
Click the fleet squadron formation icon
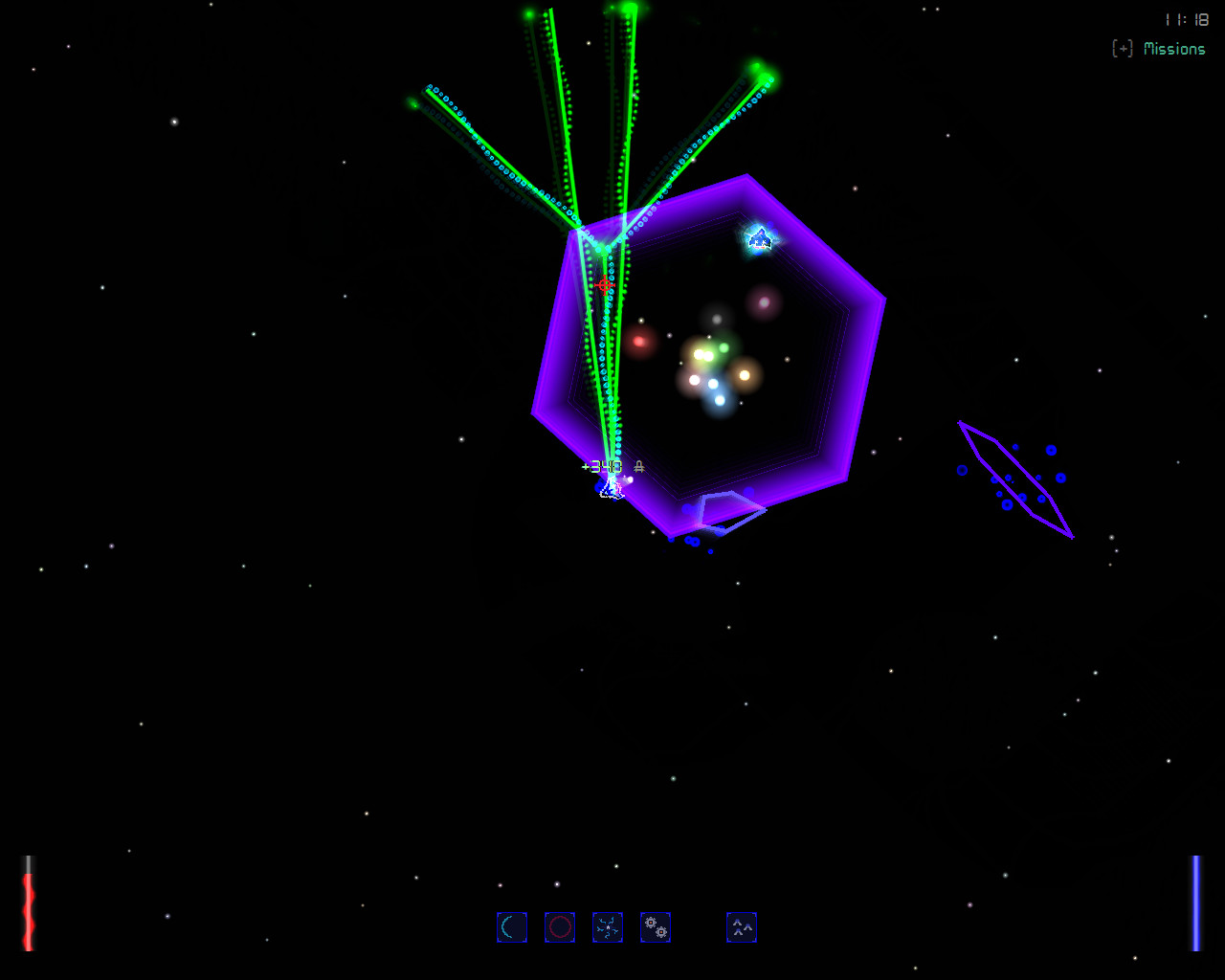[742, 926]
